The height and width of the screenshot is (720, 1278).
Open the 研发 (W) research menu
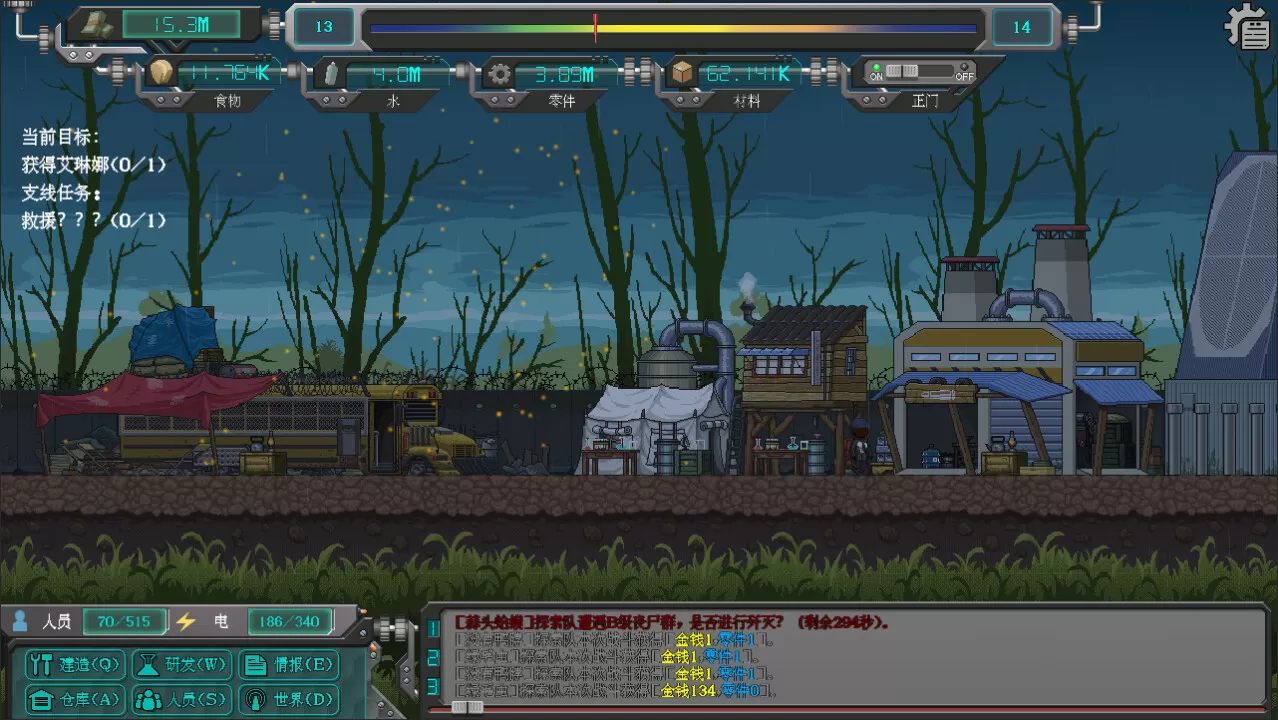(x=184, y=664)
